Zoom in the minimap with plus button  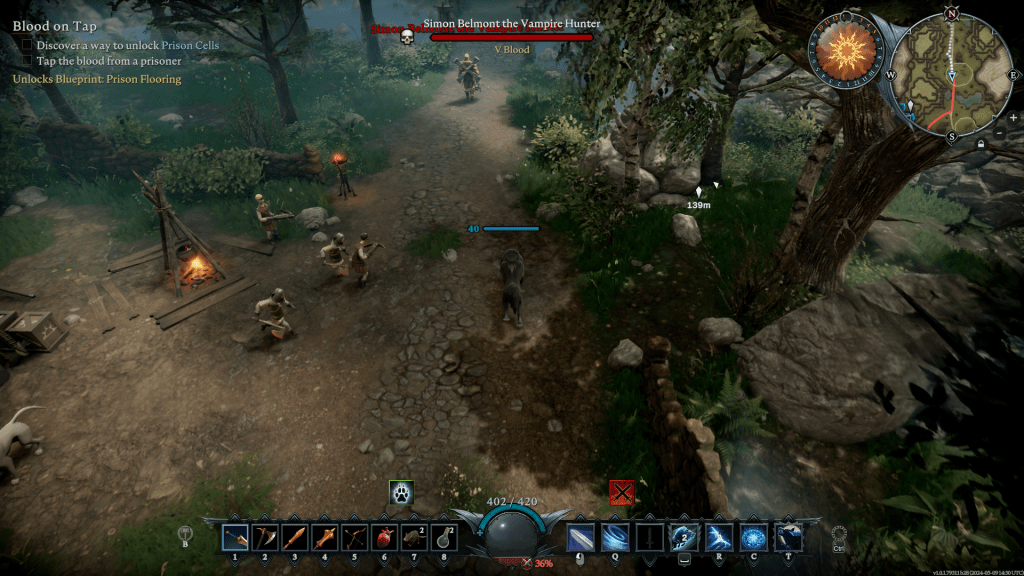click(x=1012, y=117)
